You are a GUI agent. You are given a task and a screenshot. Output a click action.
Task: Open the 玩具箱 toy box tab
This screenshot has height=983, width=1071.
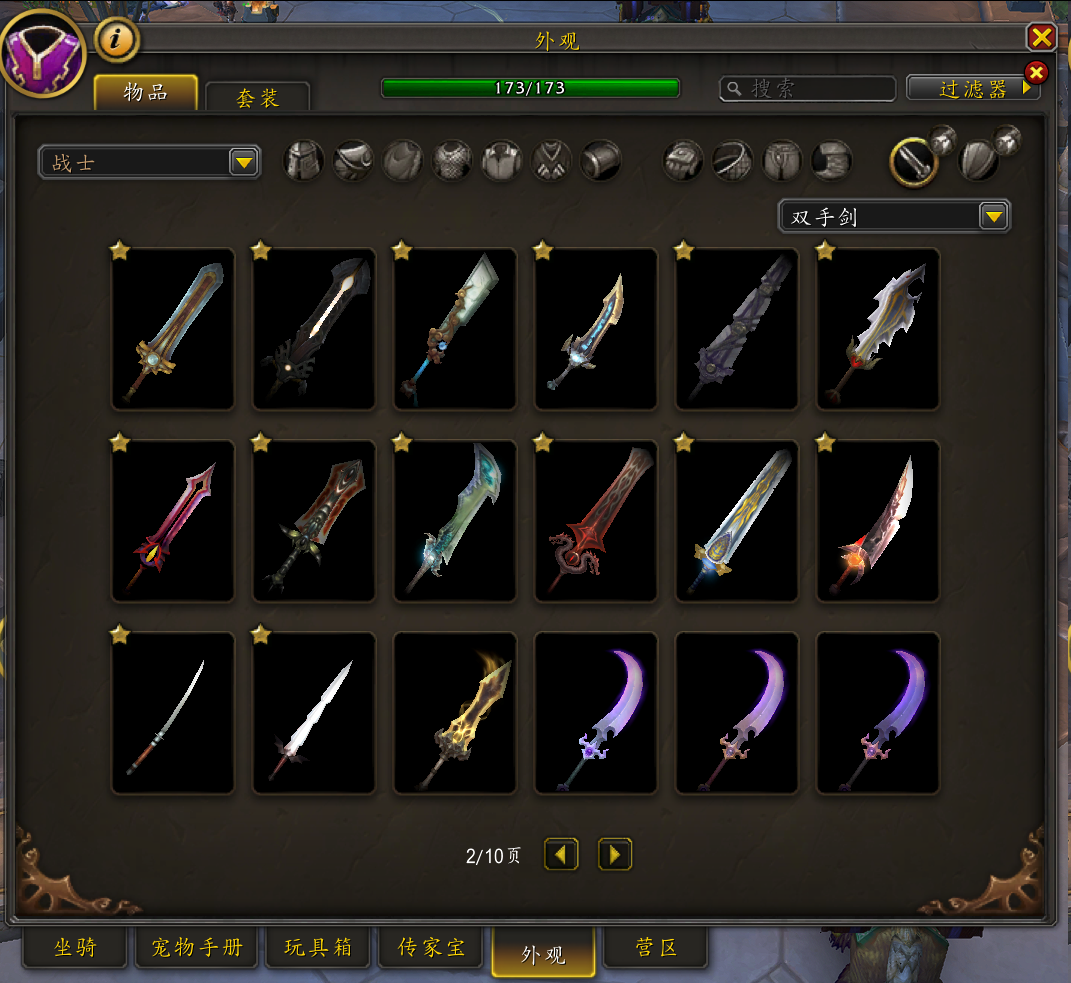[x=318, y=947]
